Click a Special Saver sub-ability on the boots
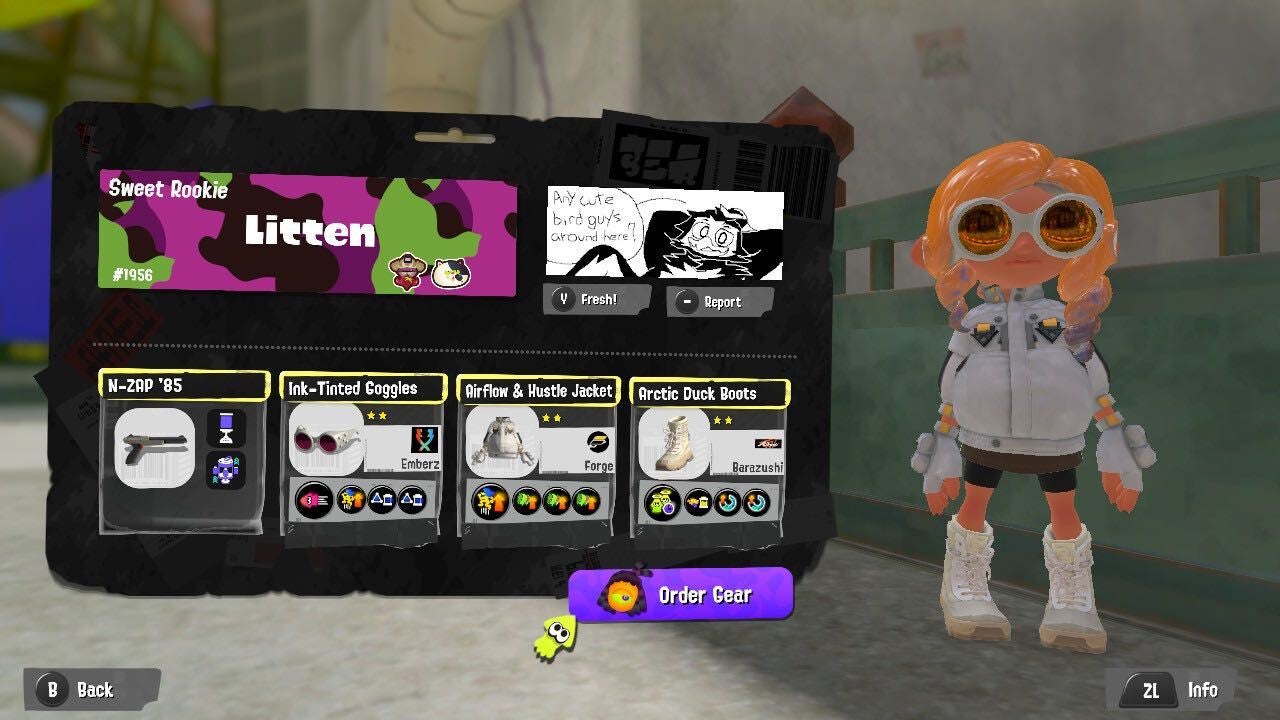1280x720 pixels. [x=725, y=501]
